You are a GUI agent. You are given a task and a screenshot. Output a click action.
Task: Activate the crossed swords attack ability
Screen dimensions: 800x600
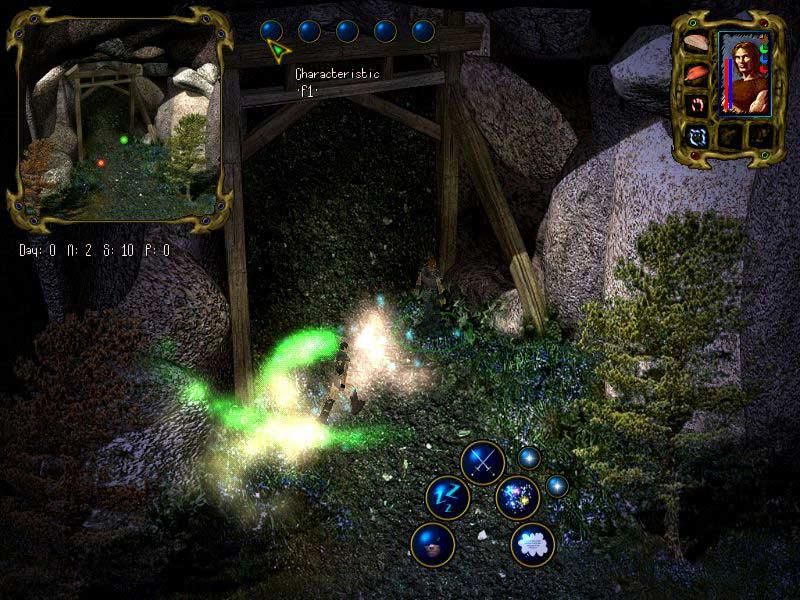482,463
